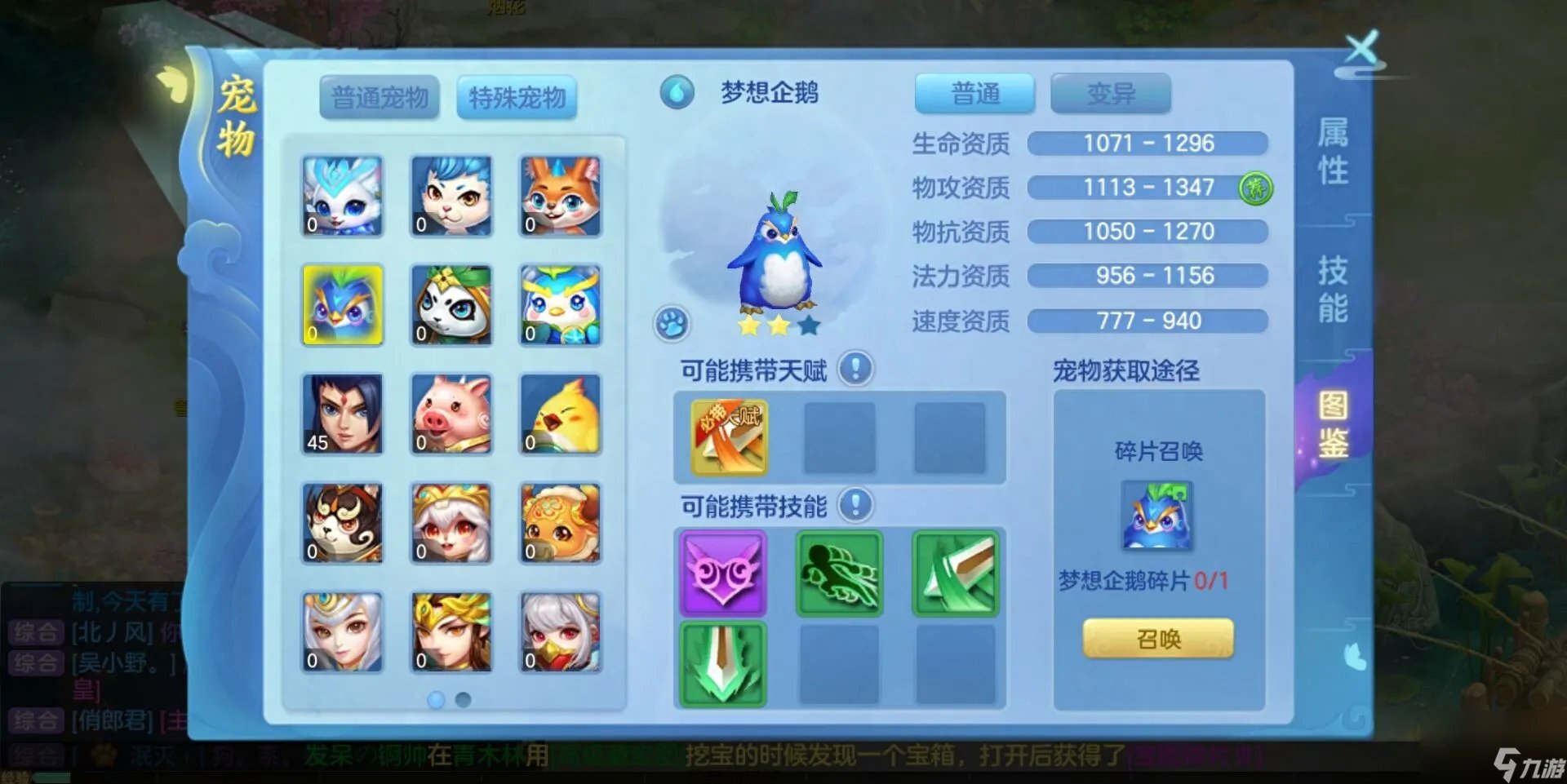Image resolution: width=1567 pixels, height=784 pixels.
Task: Click the water drop icon beside 梦想企鹅
Action: click(677, 93)
